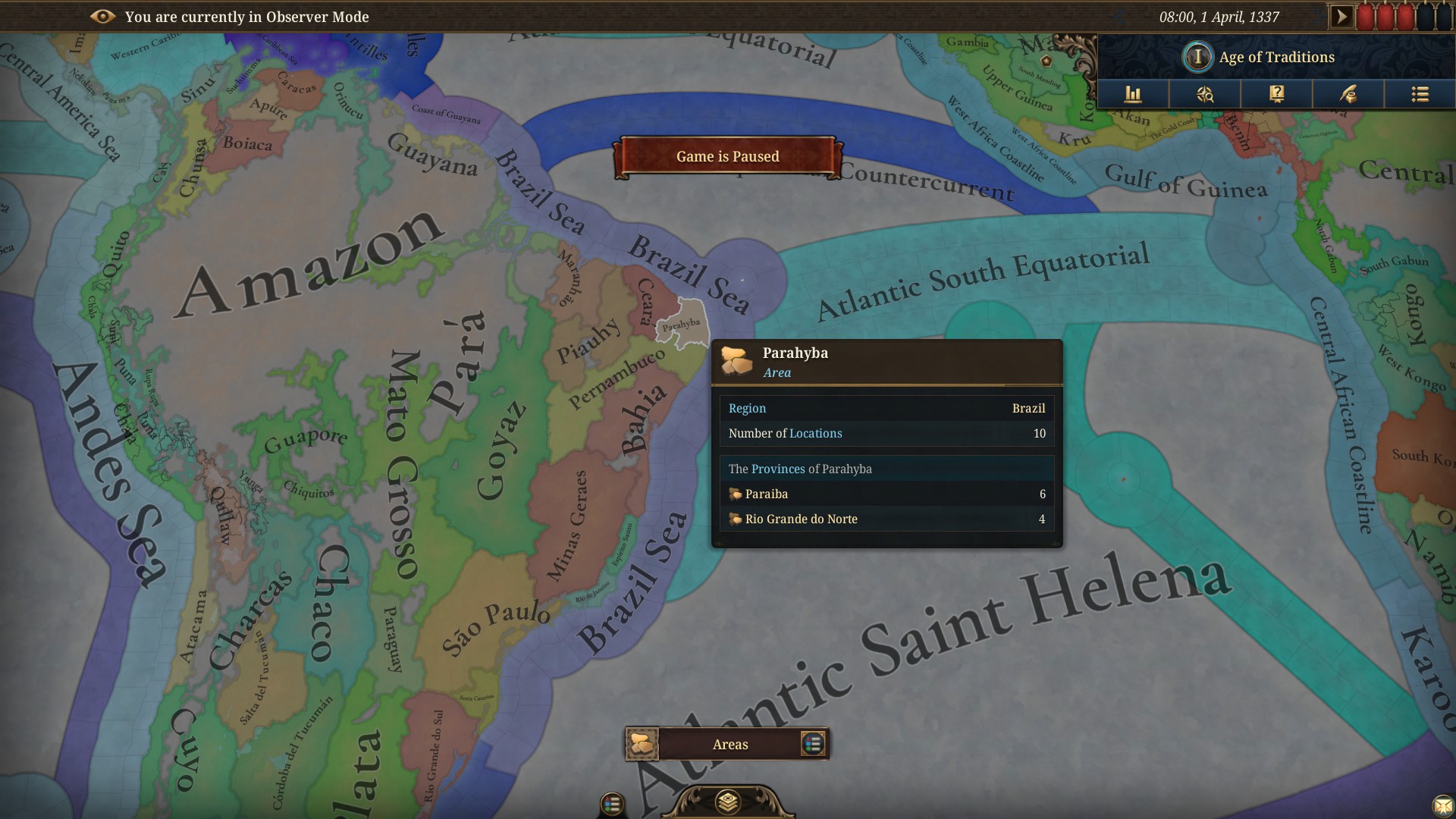Select the Age of Traditions header
Viewport: 1456px width, 819px height.
(x=1276, y=57)
